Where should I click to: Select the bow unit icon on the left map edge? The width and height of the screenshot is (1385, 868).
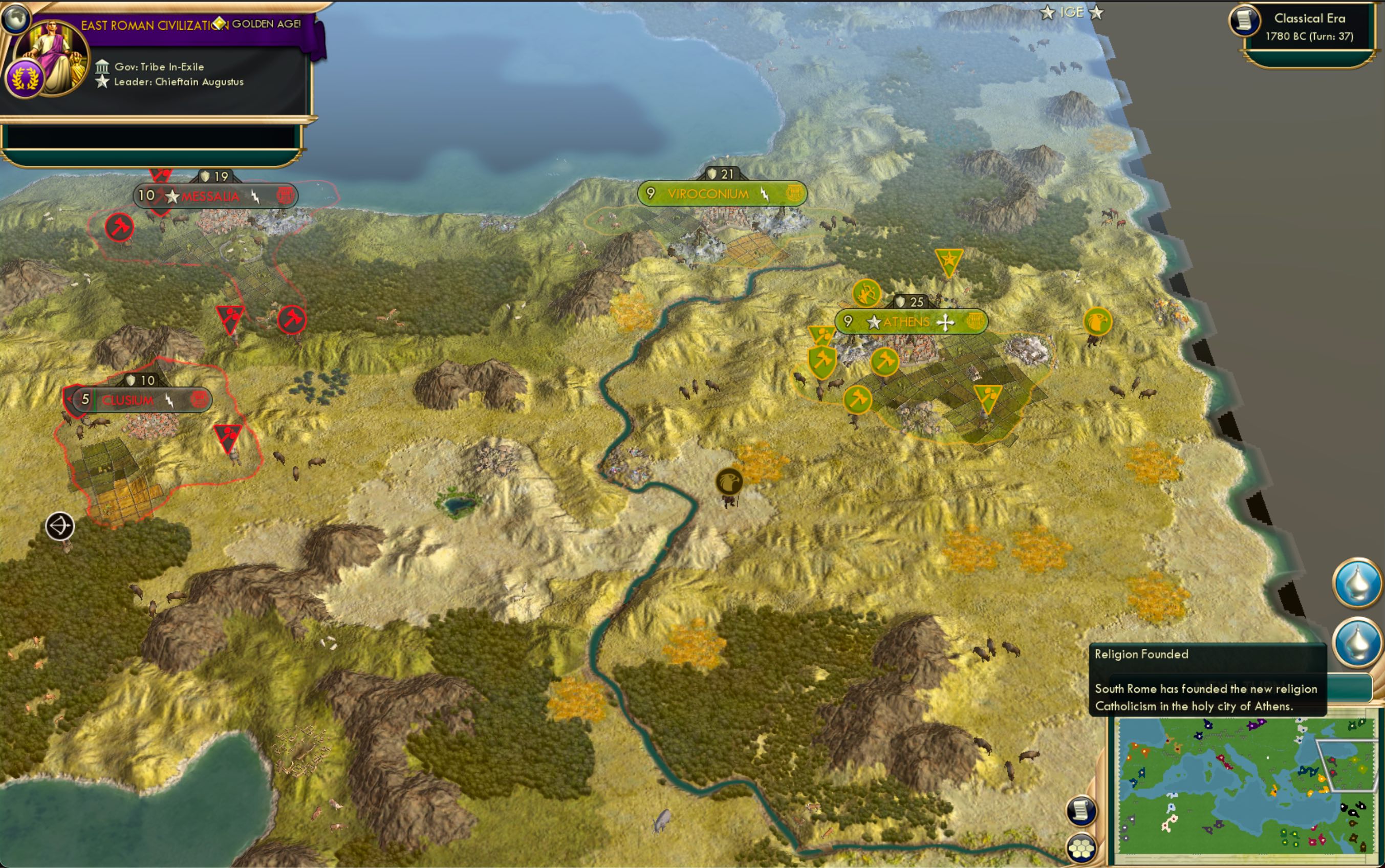tap(60, 525)
